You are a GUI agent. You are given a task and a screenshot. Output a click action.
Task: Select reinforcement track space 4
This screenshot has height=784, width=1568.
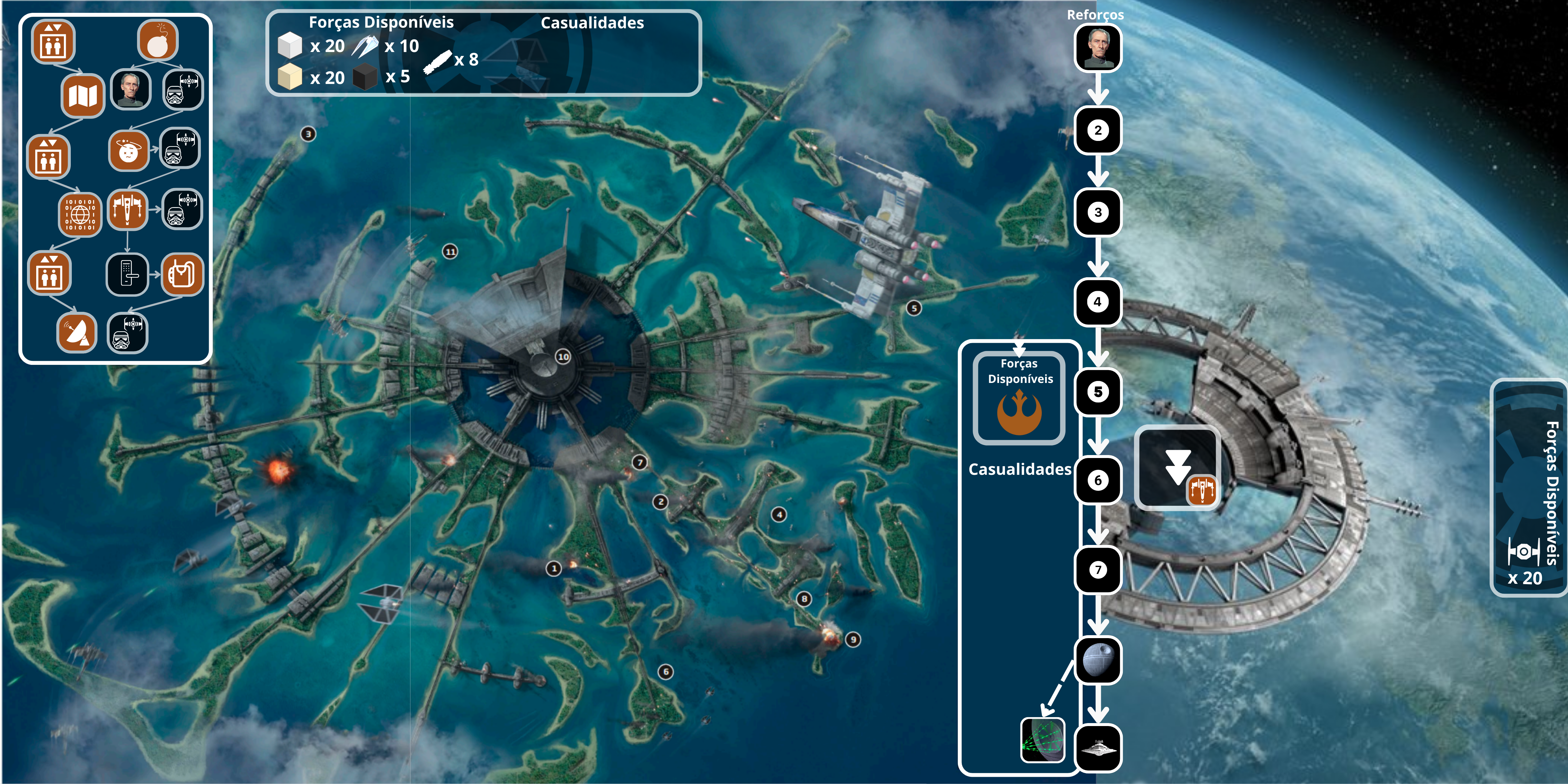[x=1097, y=301]
